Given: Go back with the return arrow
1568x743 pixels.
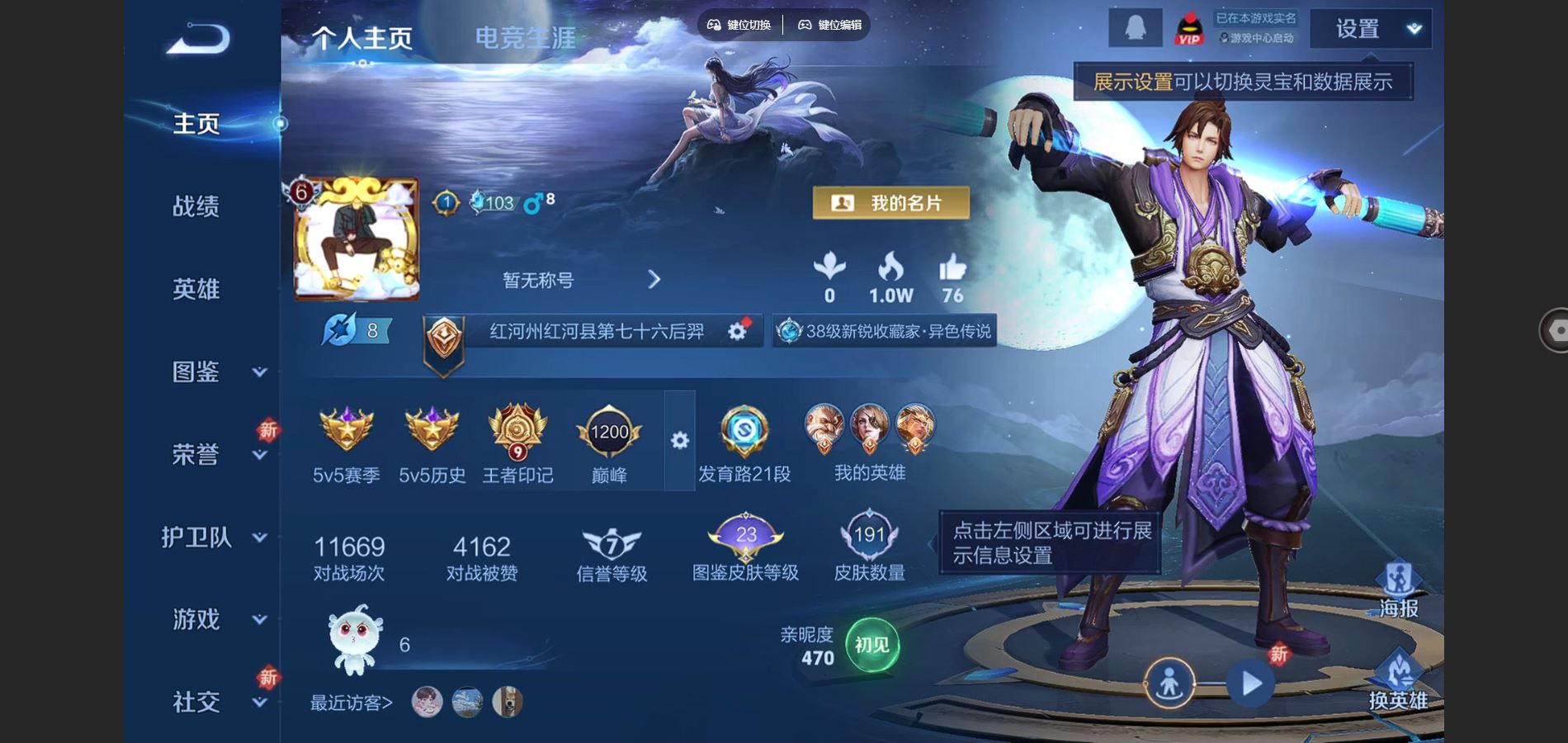Looking at the screenshot, I should coord(198,39).
